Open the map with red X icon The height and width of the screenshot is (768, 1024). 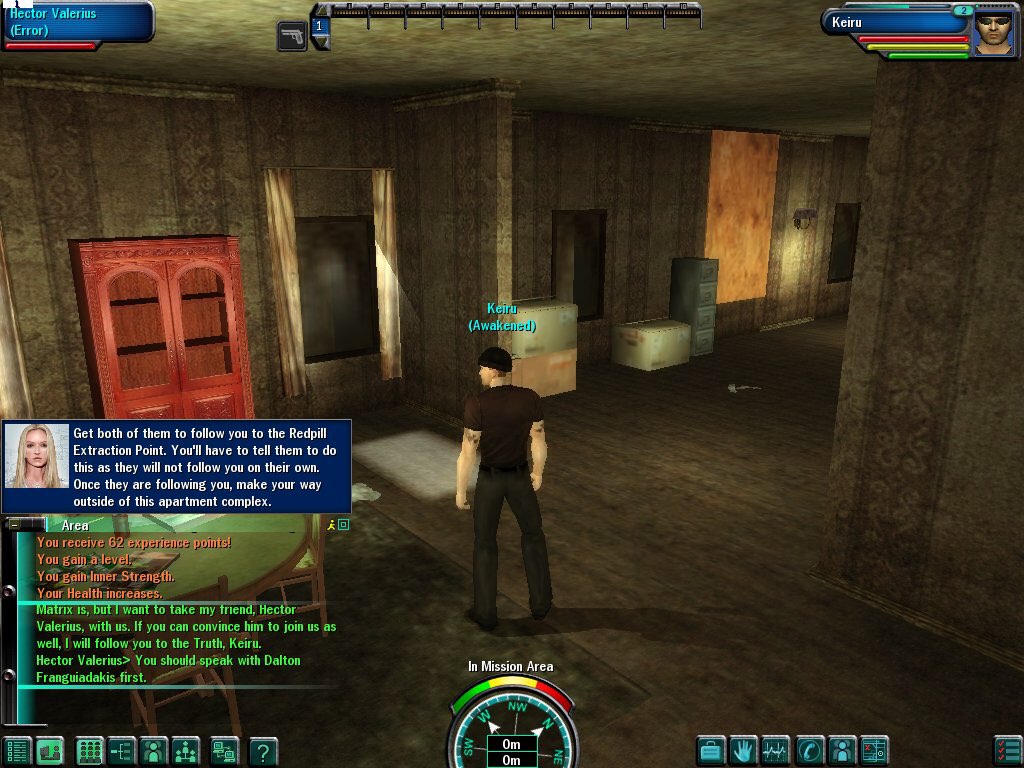pyautogui.click(x=874, y=750)
